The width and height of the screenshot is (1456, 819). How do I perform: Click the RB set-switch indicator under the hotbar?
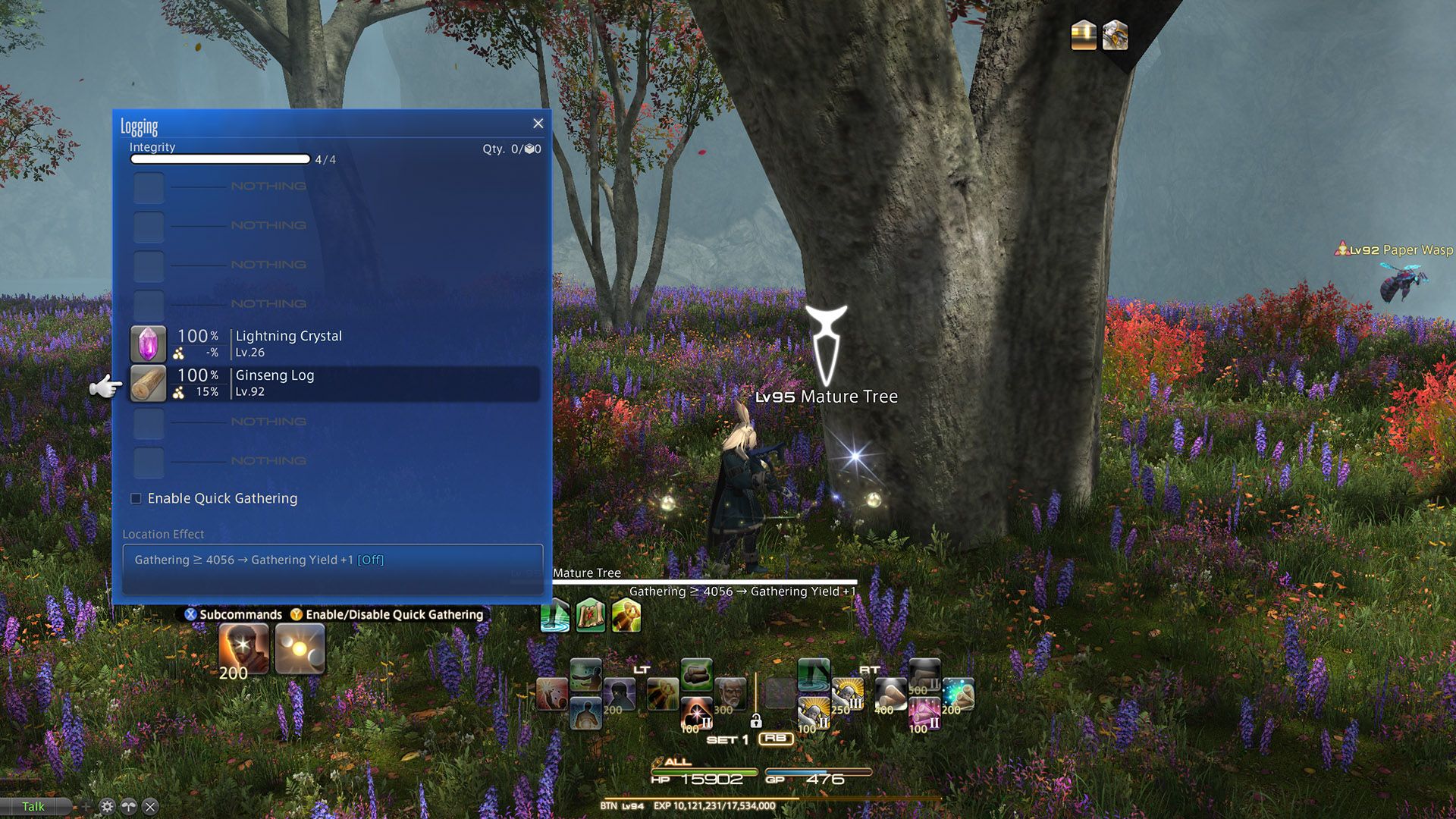click(x=776, y=739)
